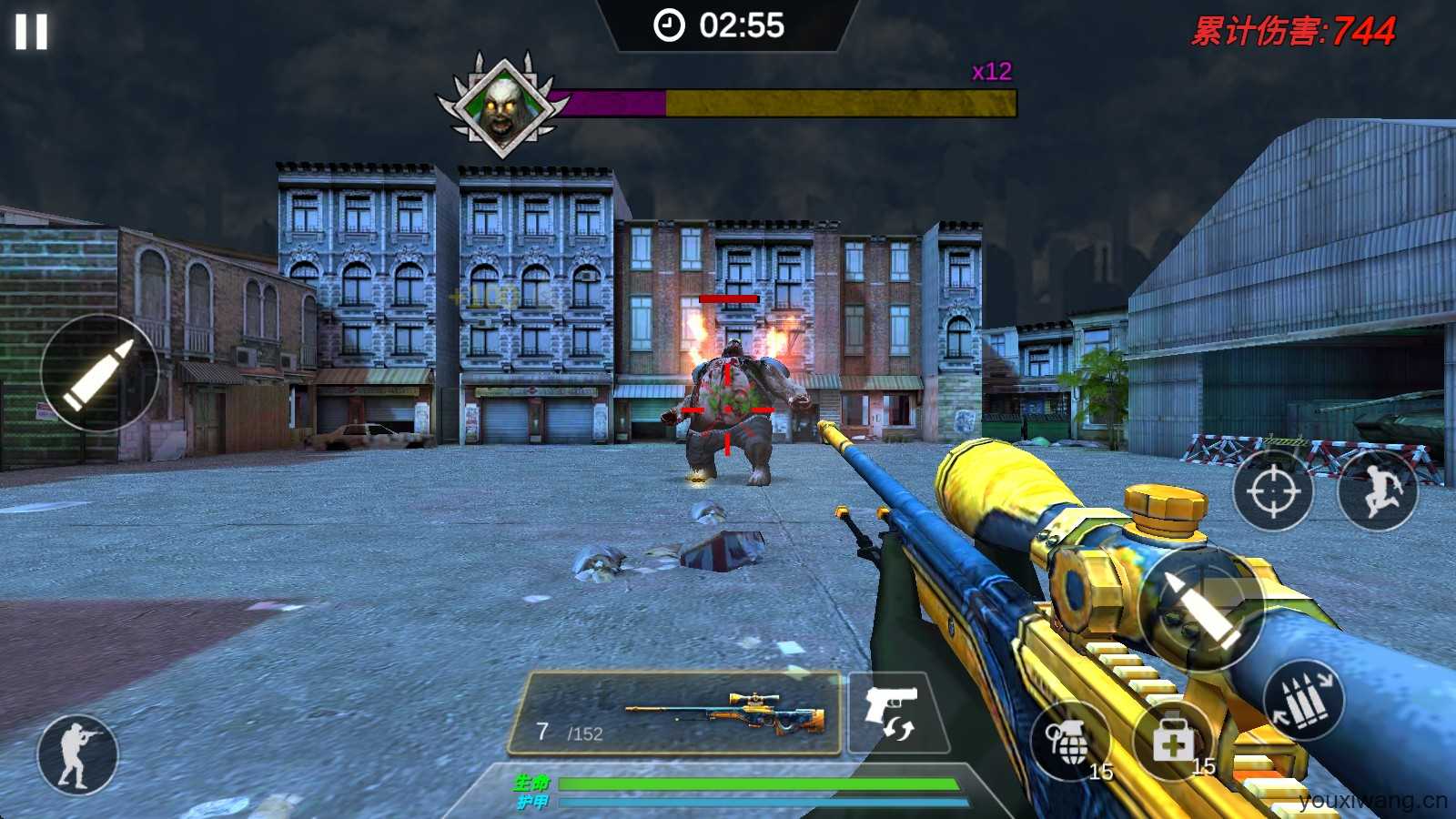Select the gold sniper rifle weapon slot

point(675,714)
